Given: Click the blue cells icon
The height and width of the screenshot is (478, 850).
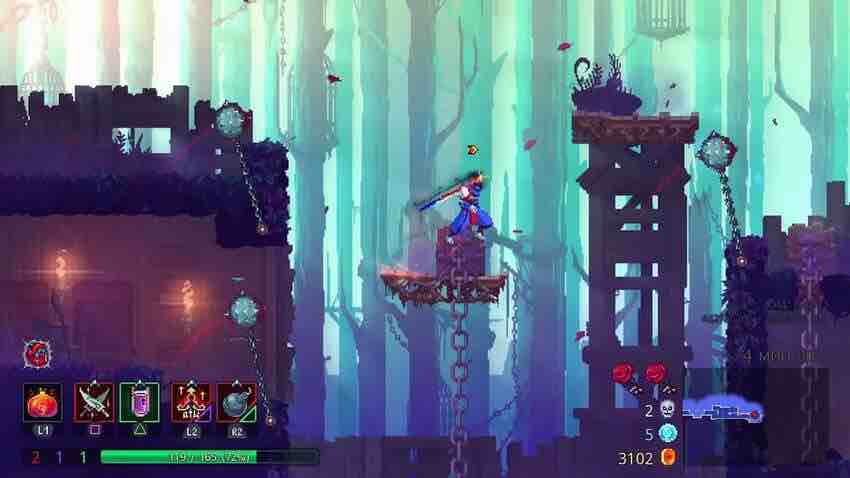Looking at the screenshot, I should [668, 433].
